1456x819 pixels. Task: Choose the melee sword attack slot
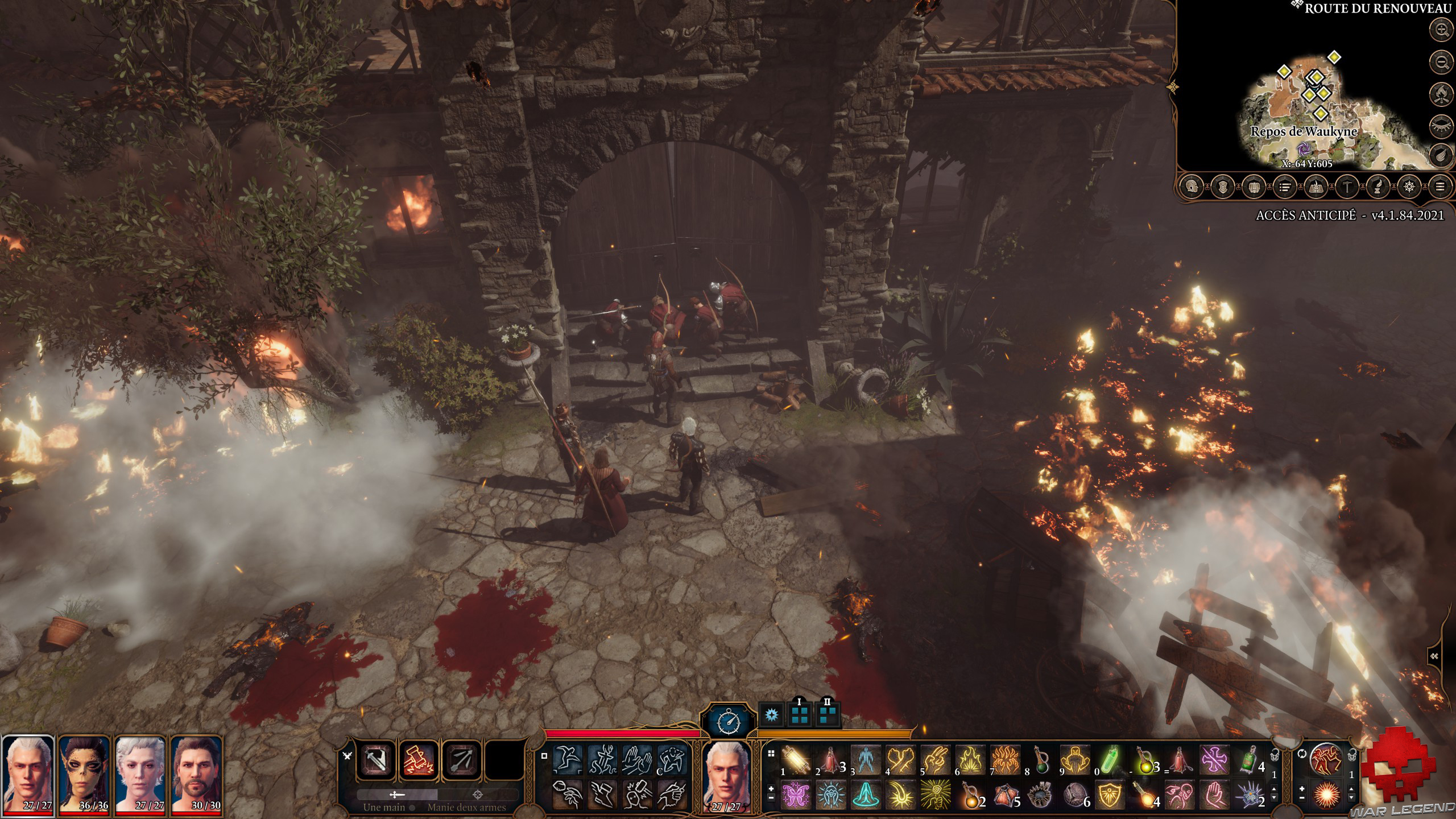[375, 760]
